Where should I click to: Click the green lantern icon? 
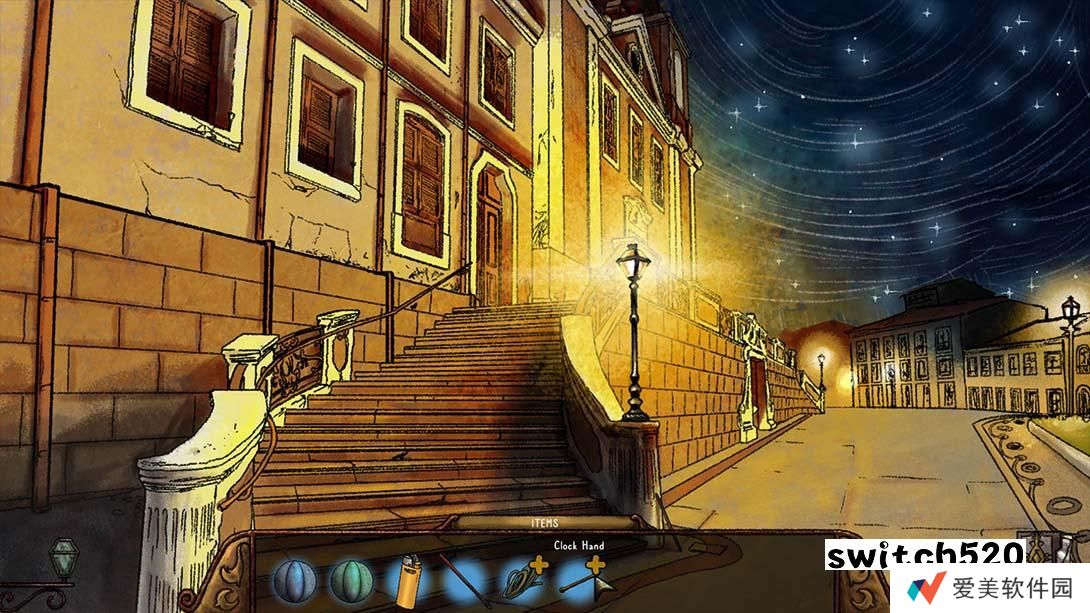(63, 557)
